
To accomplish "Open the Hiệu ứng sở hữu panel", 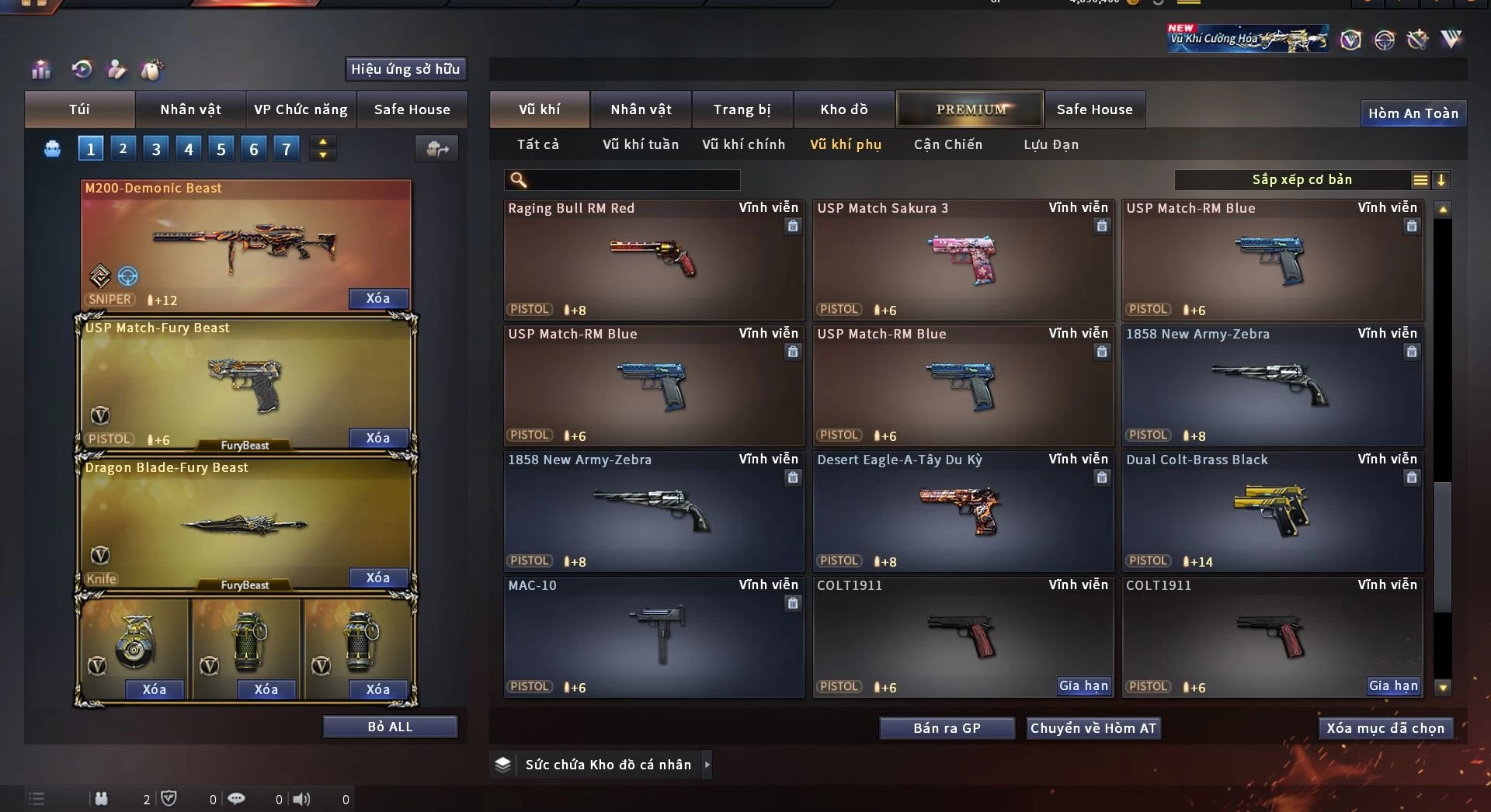I will [405, 69].
